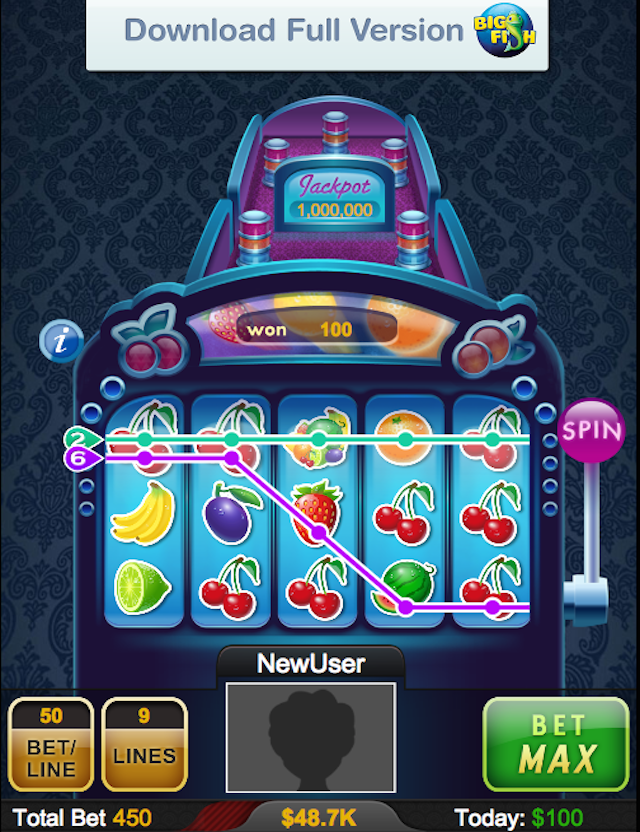Adjust the 9 LINES button
The width and height of the screenshot is (640, 832).
(144, 743)
